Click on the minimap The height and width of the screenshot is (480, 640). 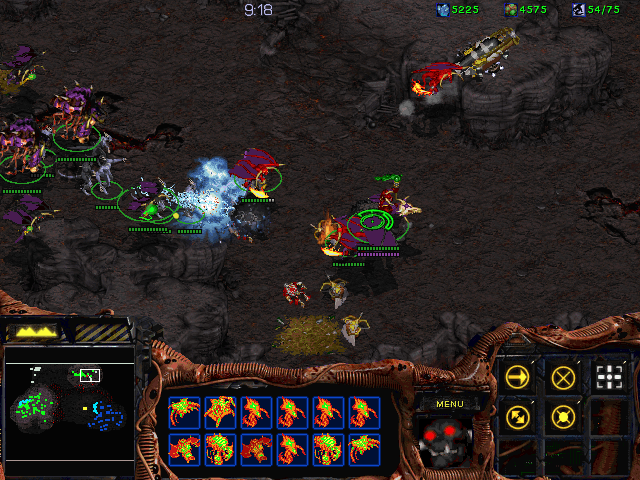[69, 410]
